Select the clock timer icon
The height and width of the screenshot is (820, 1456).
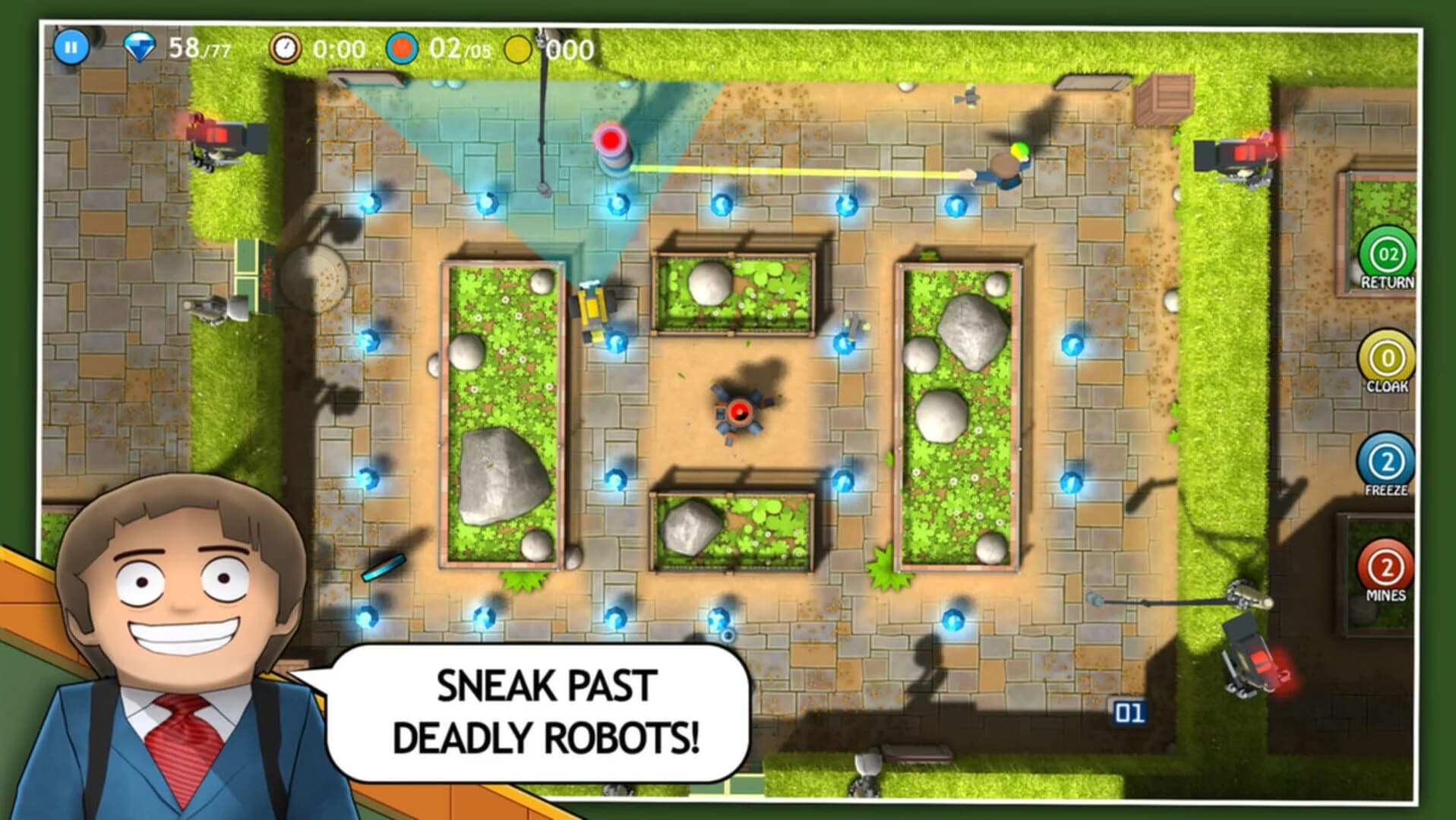(x=285, y=47)
